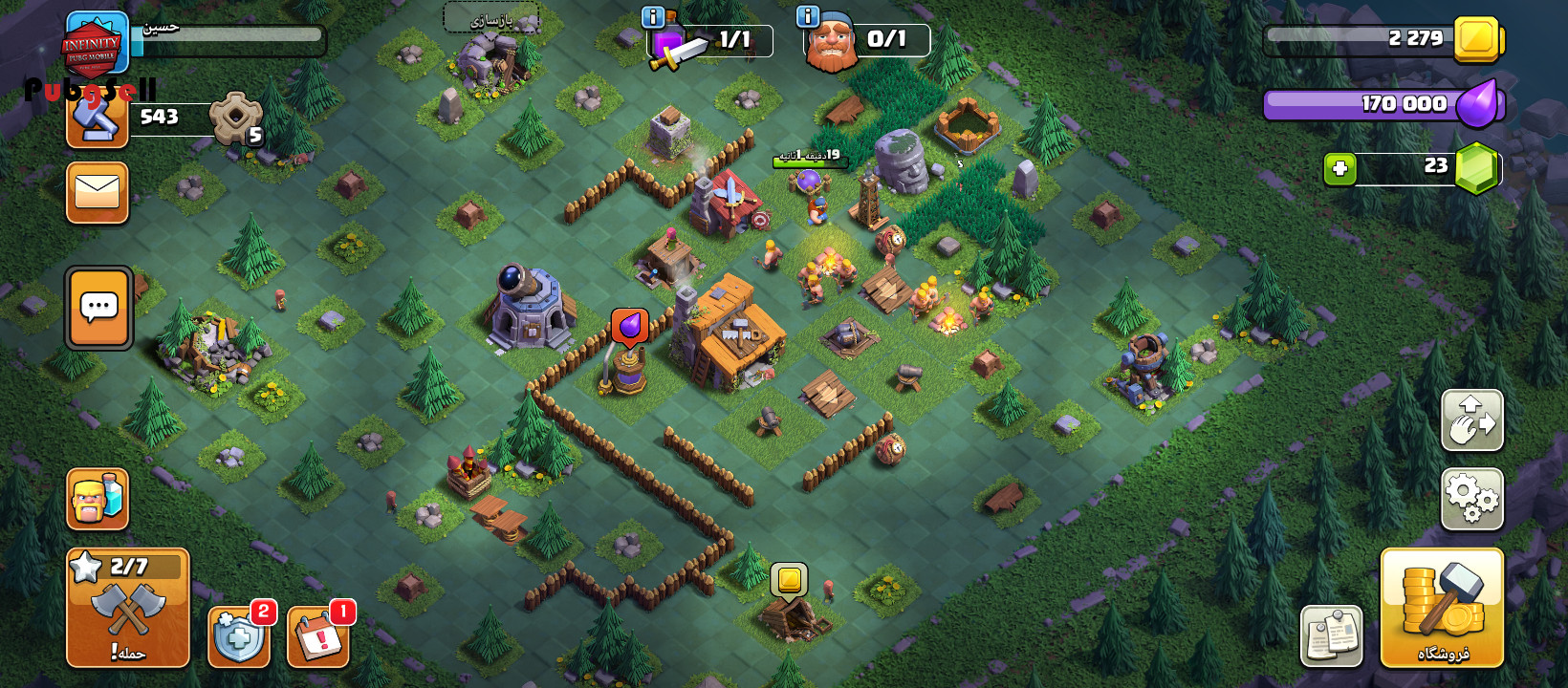Open the mail envelope inbox
The image size is (1568, 688).
(98, 192)
